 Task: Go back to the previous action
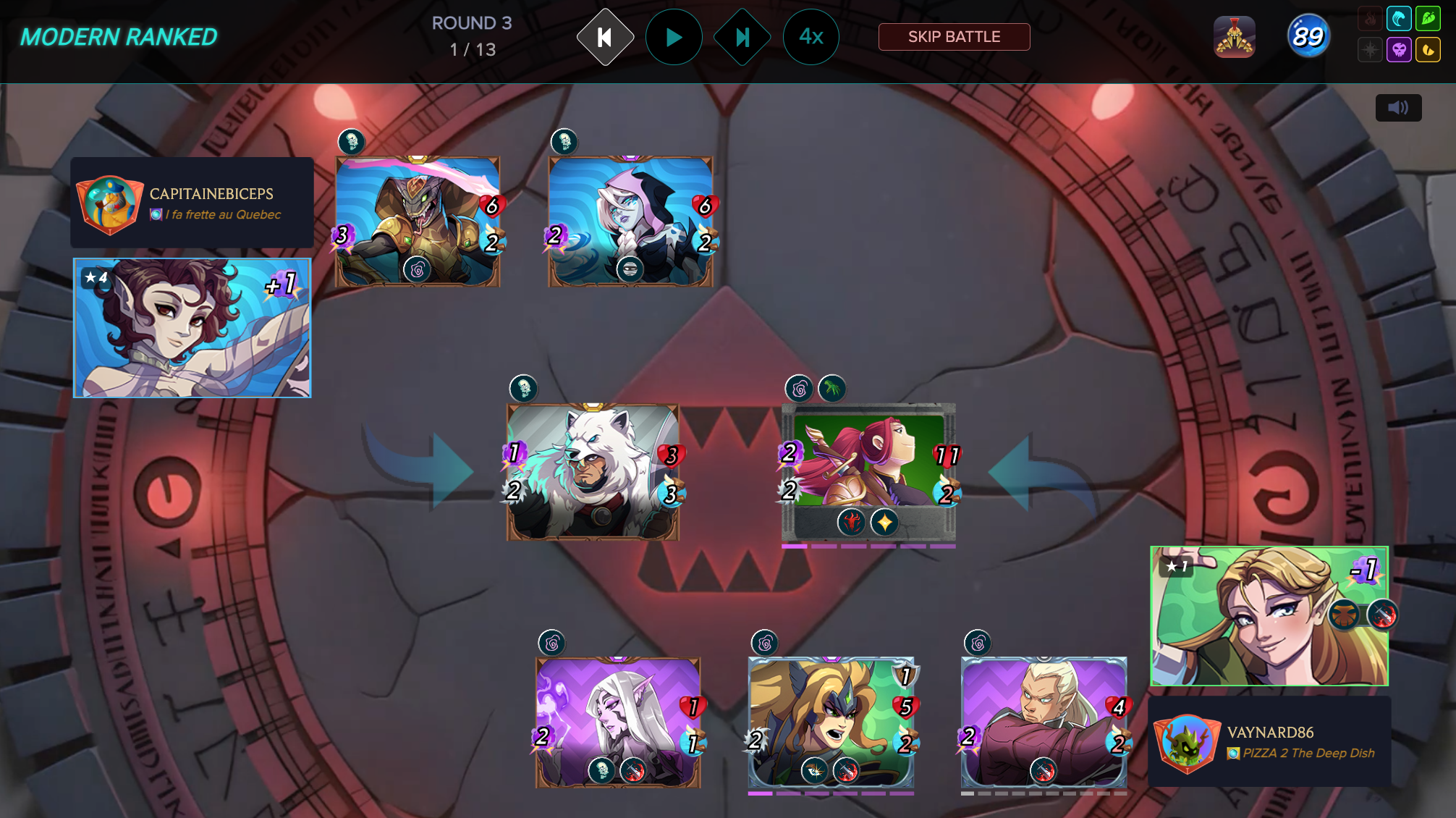[605, 37]
